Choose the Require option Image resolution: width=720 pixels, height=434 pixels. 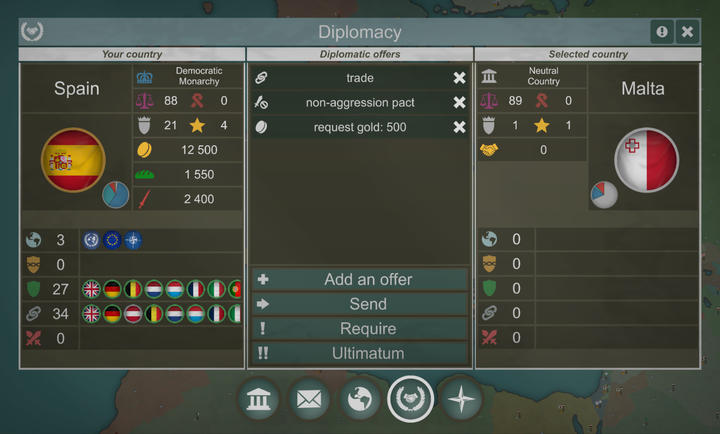359,329
